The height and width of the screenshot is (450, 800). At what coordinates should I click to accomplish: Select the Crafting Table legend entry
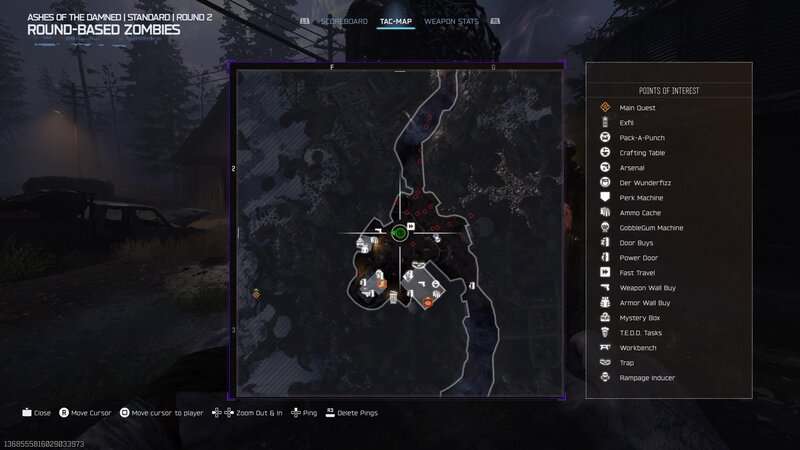[642, 152]
